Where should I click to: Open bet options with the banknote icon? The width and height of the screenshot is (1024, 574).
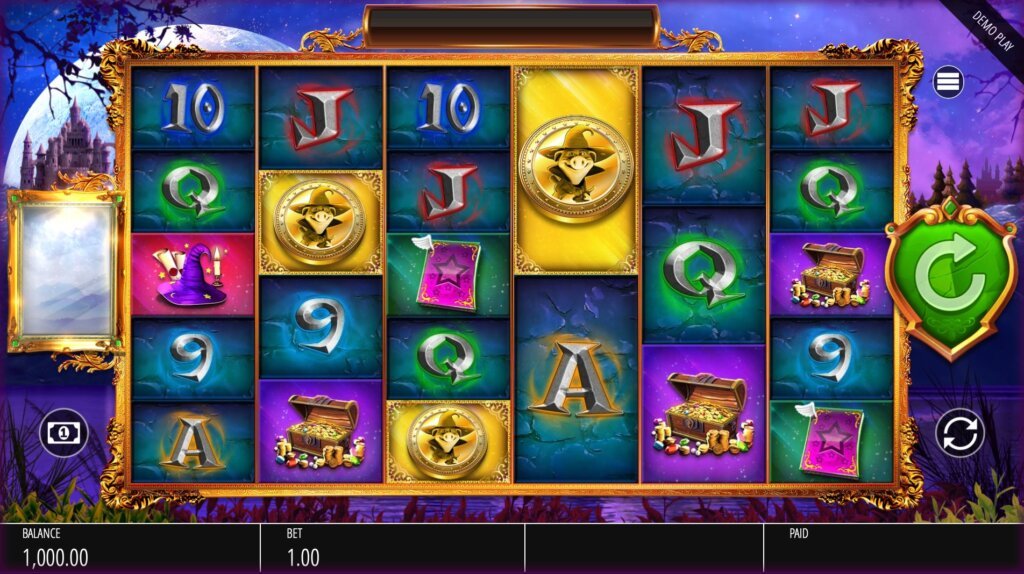point(63,433)
